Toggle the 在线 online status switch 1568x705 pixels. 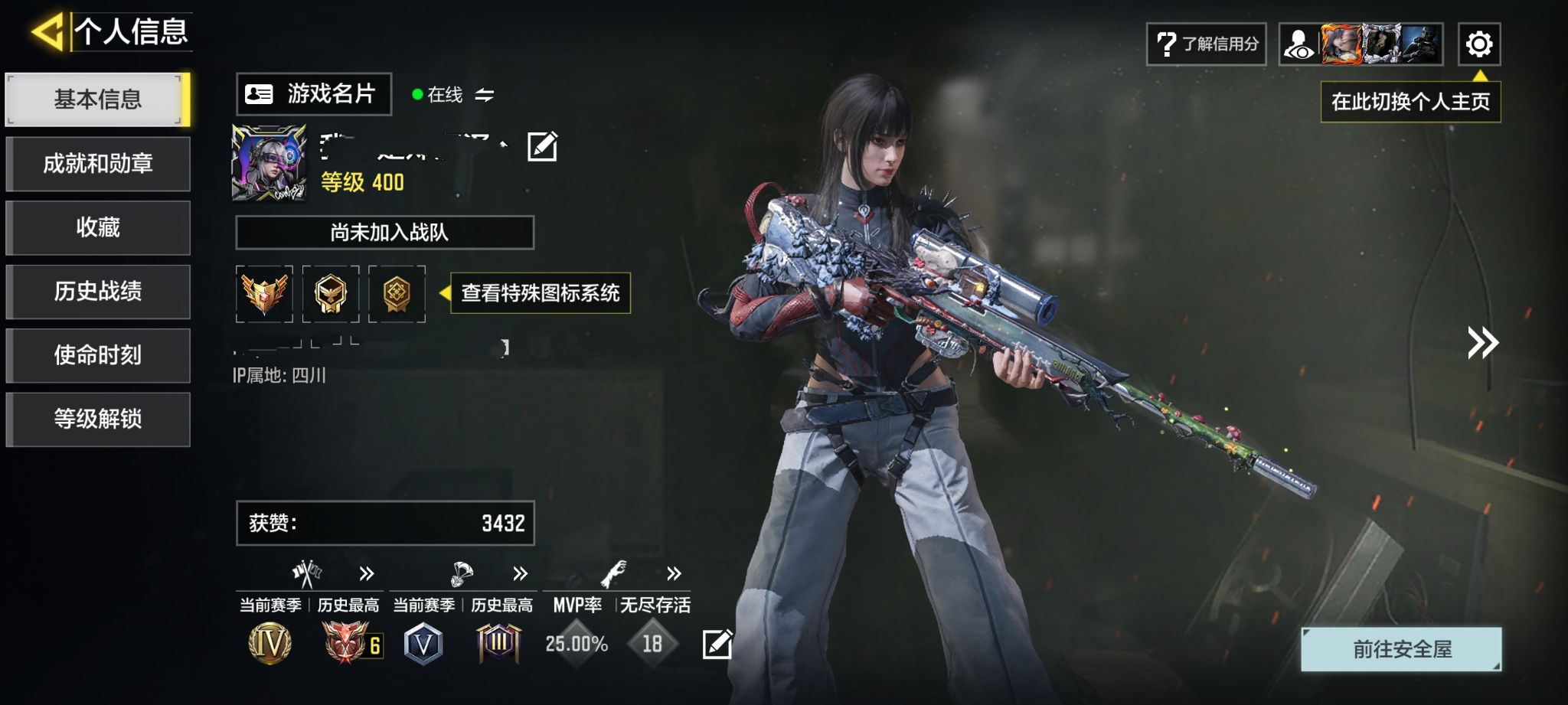point(484,95)
